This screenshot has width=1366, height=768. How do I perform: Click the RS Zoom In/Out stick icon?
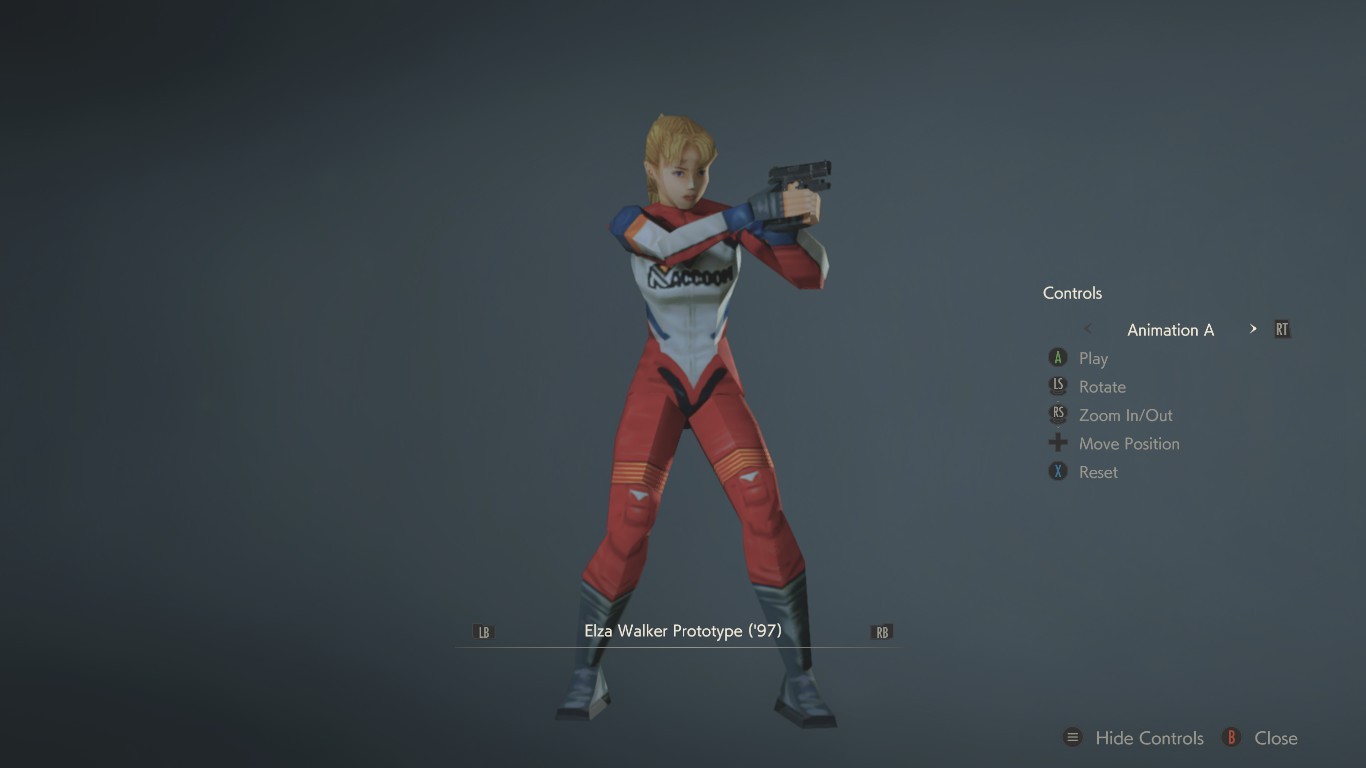click(x=1057, y=415)
